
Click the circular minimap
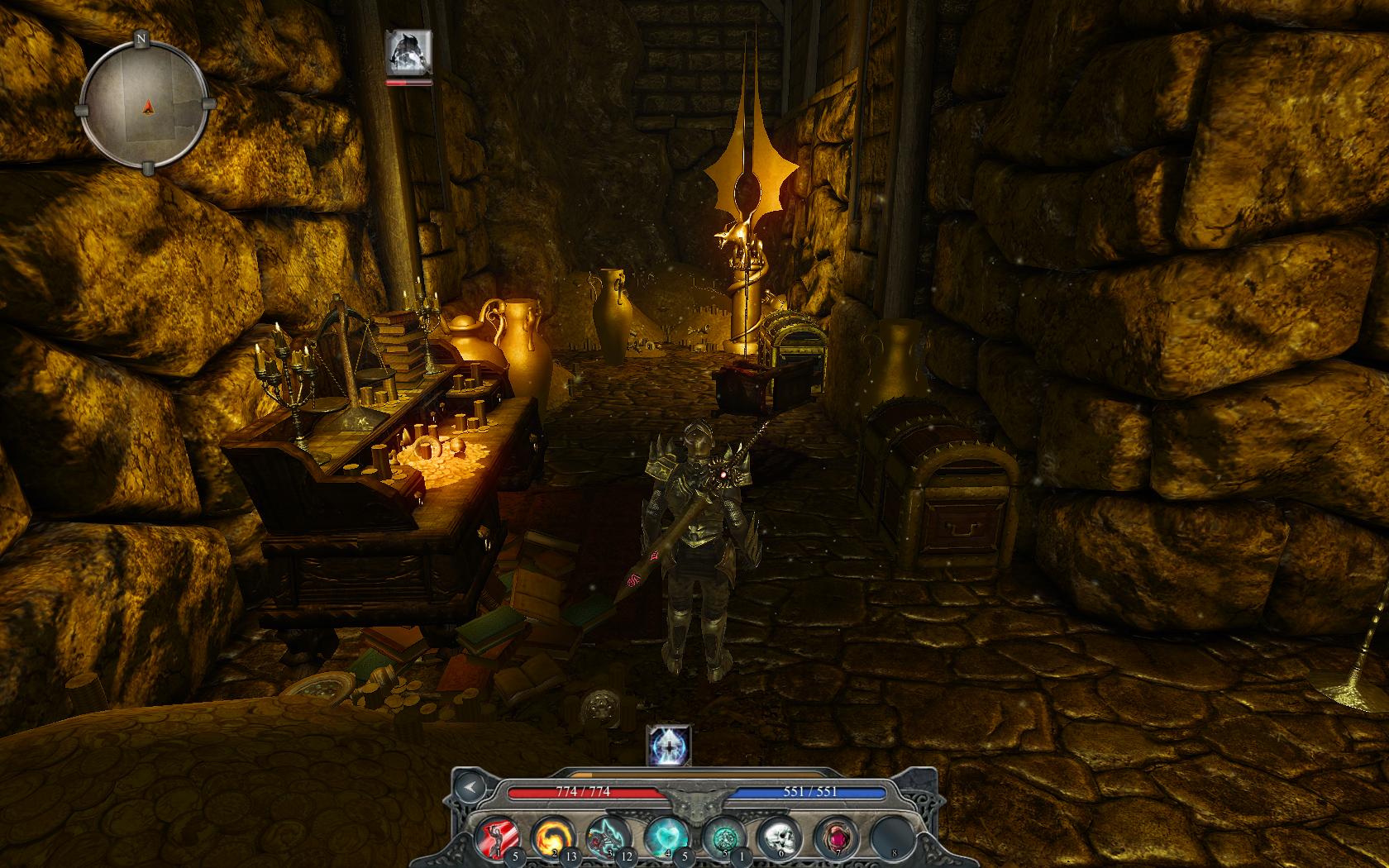tap(143, 103)
